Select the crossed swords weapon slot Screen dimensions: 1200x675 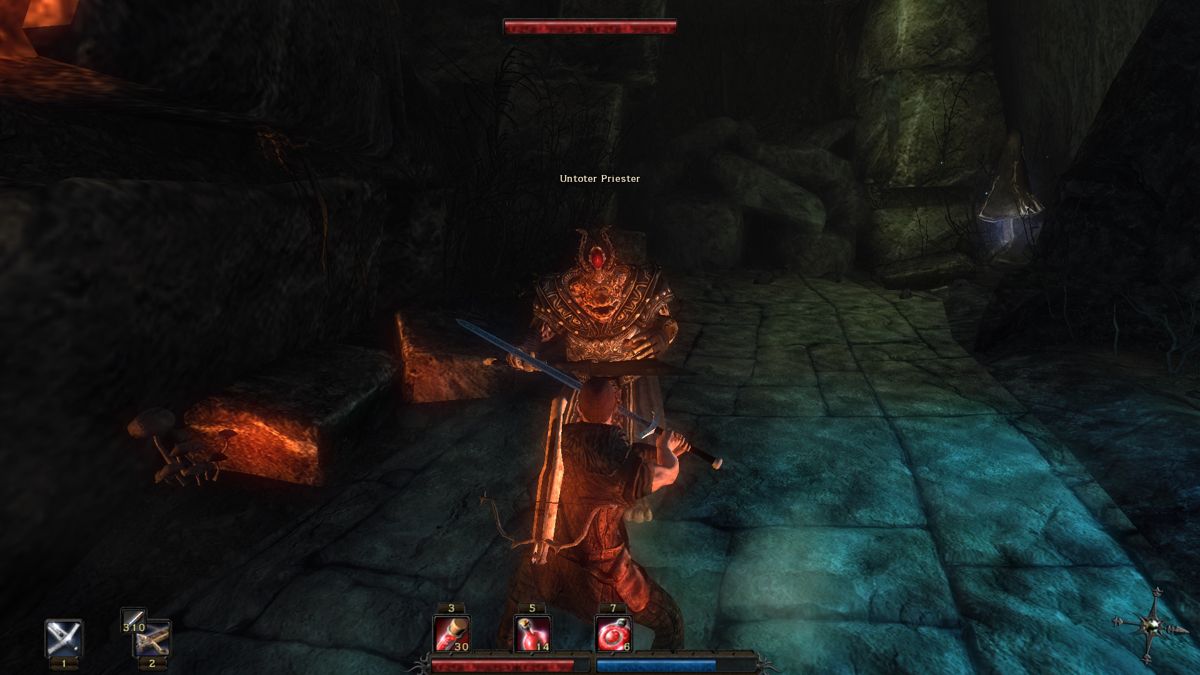click(63, 638)
